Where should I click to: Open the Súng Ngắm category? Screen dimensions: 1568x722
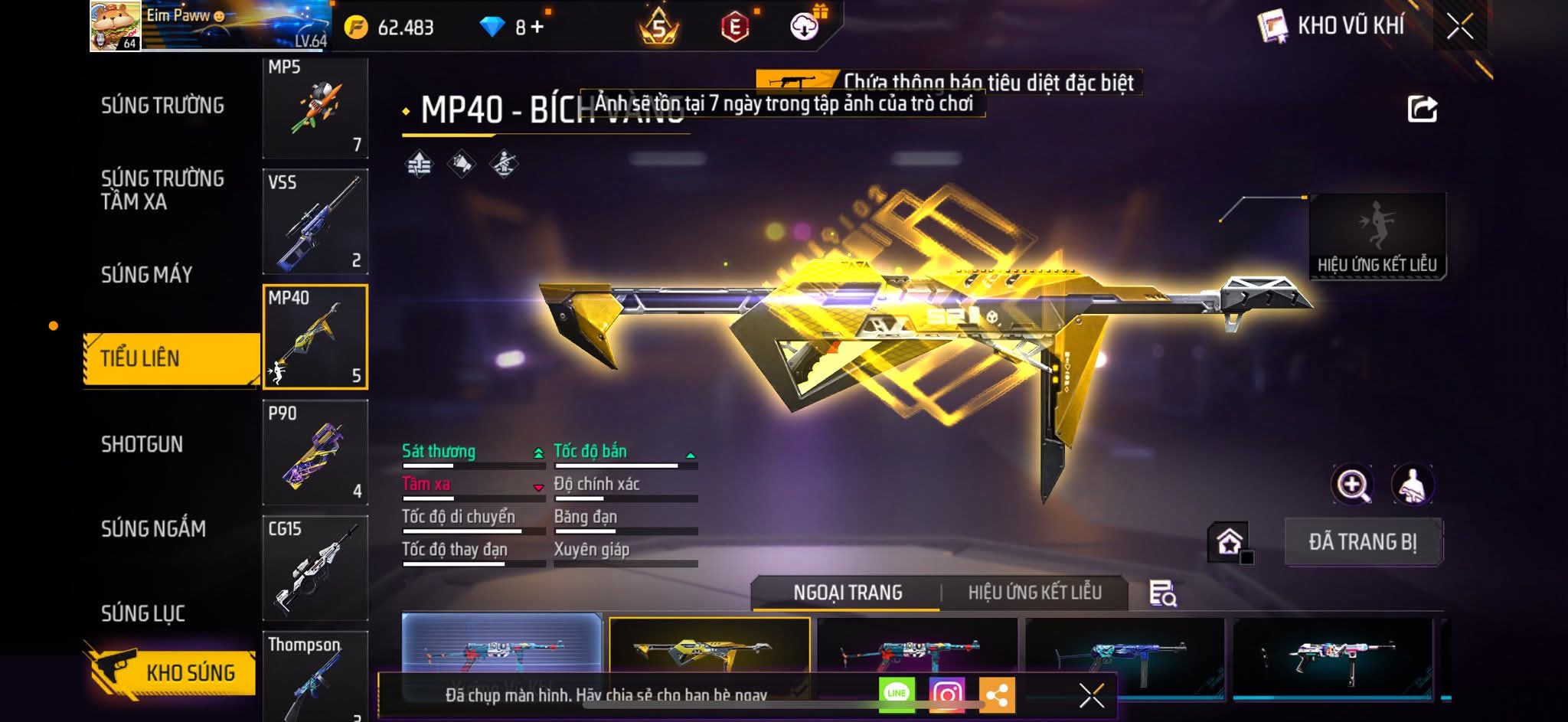pos(153,528)
